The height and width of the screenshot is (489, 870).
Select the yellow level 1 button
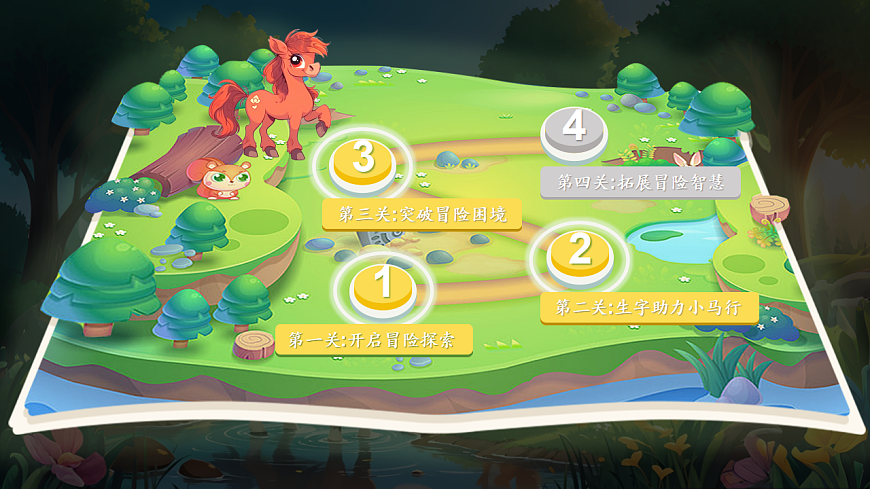click(x=383, y=286)
